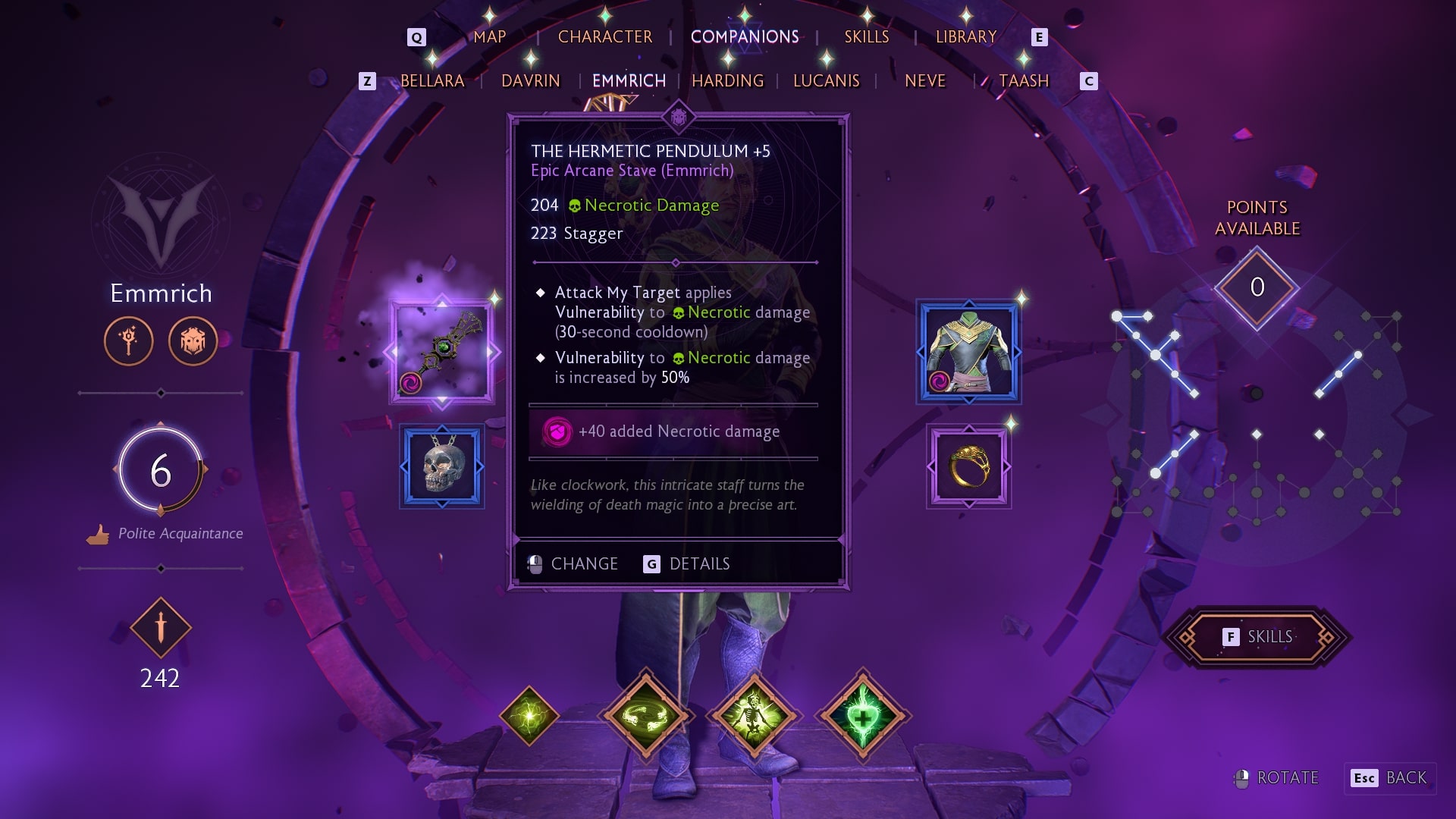Viewport: 1456px width, 819px height.
Task: Switch to the Character tab
Action: 604,37
